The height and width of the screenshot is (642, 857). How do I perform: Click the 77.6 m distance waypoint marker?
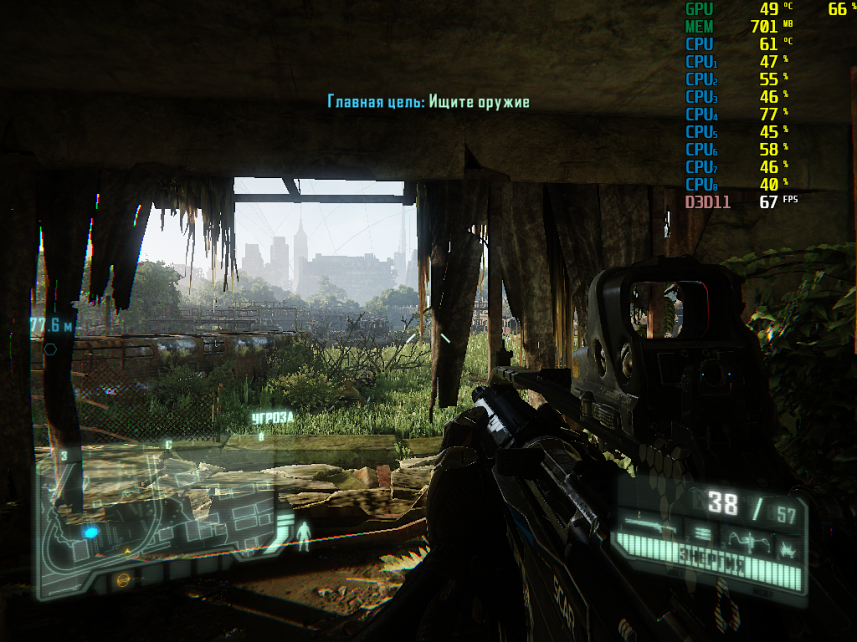click(52, 326)
